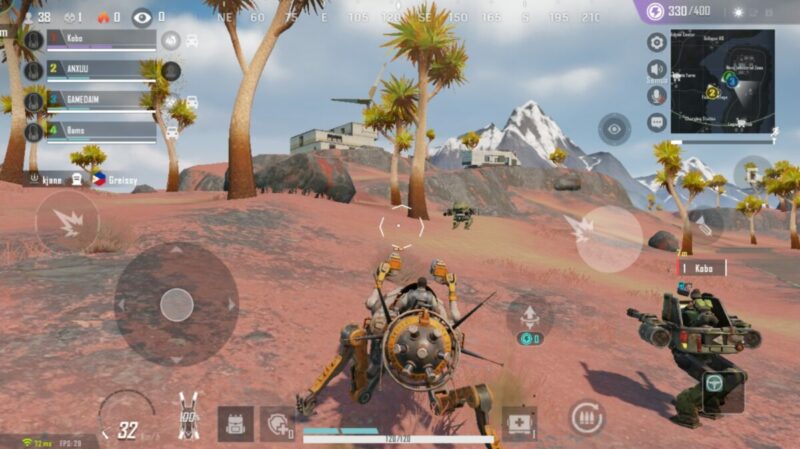Activate the up-down arrows jump button
Viewport: 800px width, 449px height.
tap(529, 315)
